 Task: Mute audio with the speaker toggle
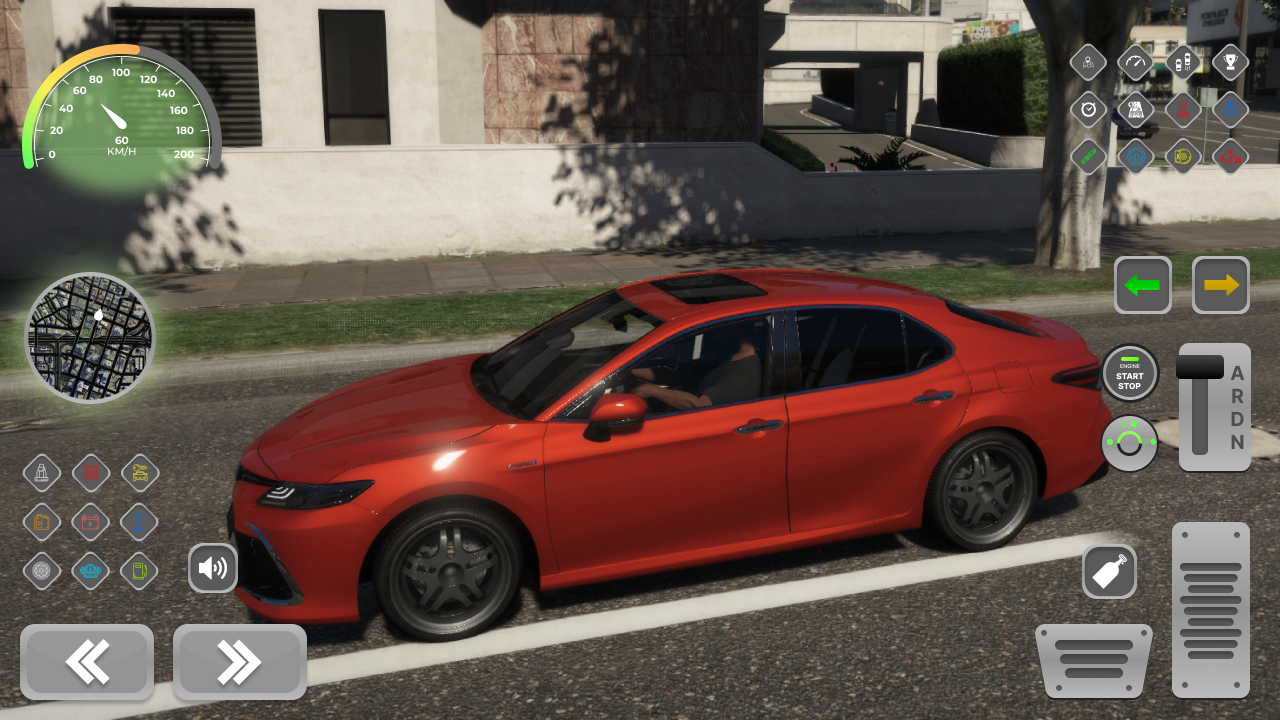(x=213, y=568)
